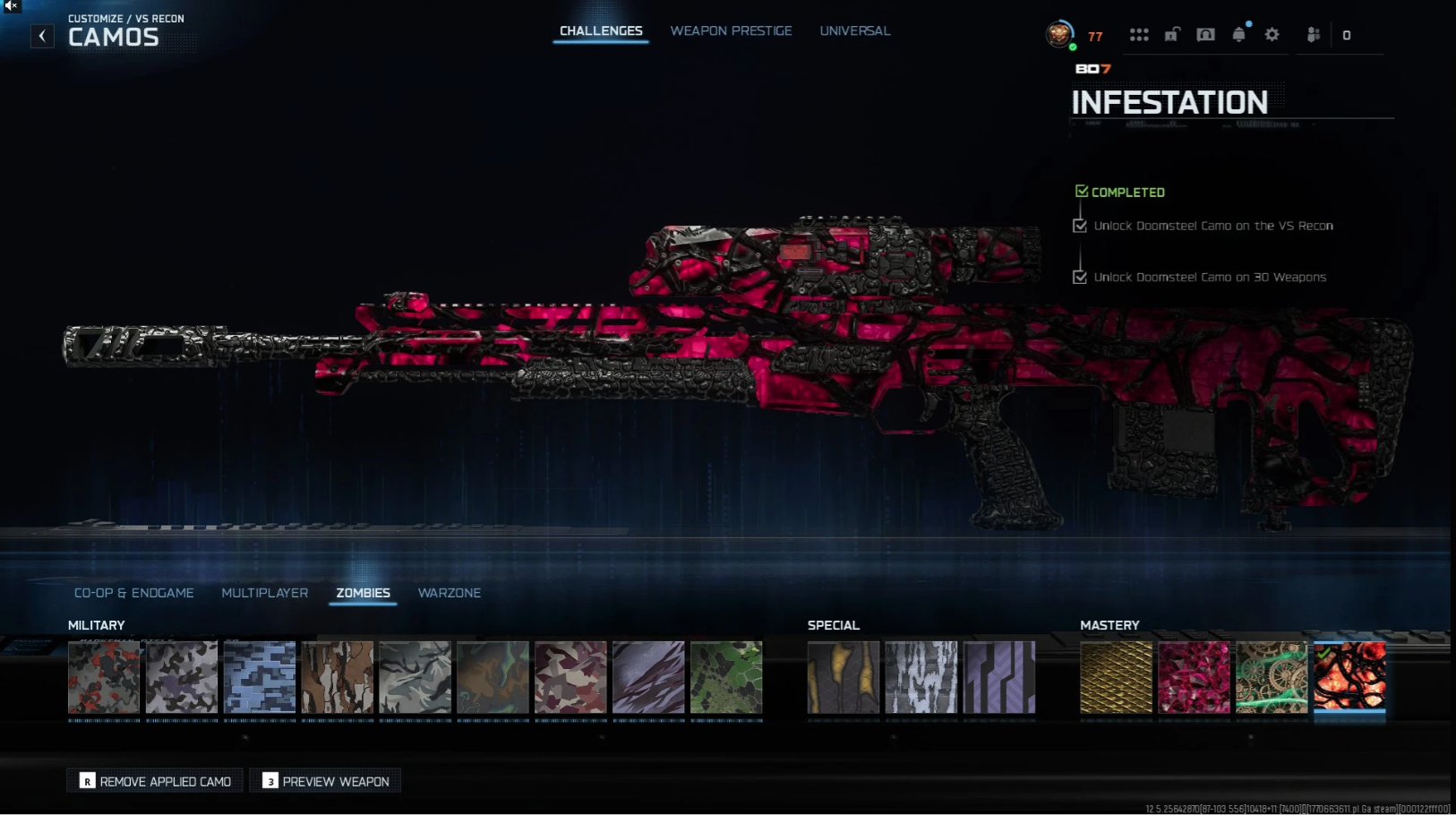Select the Universal tab
Viewport: 1456px width, 815px height.
(x=854, y=31)
